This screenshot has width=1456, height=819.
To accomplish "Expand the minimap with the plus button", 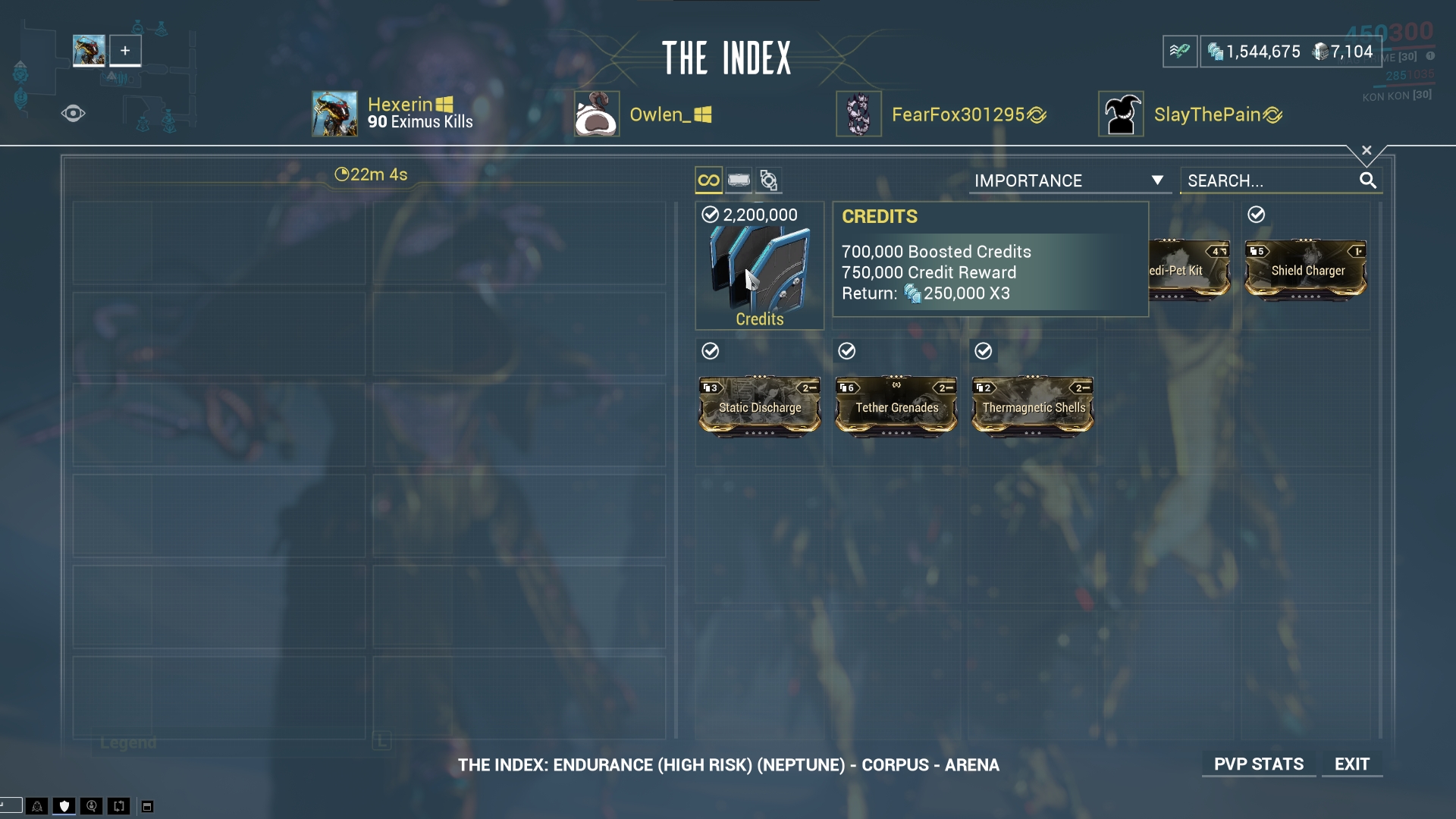I will coord(125,50).
